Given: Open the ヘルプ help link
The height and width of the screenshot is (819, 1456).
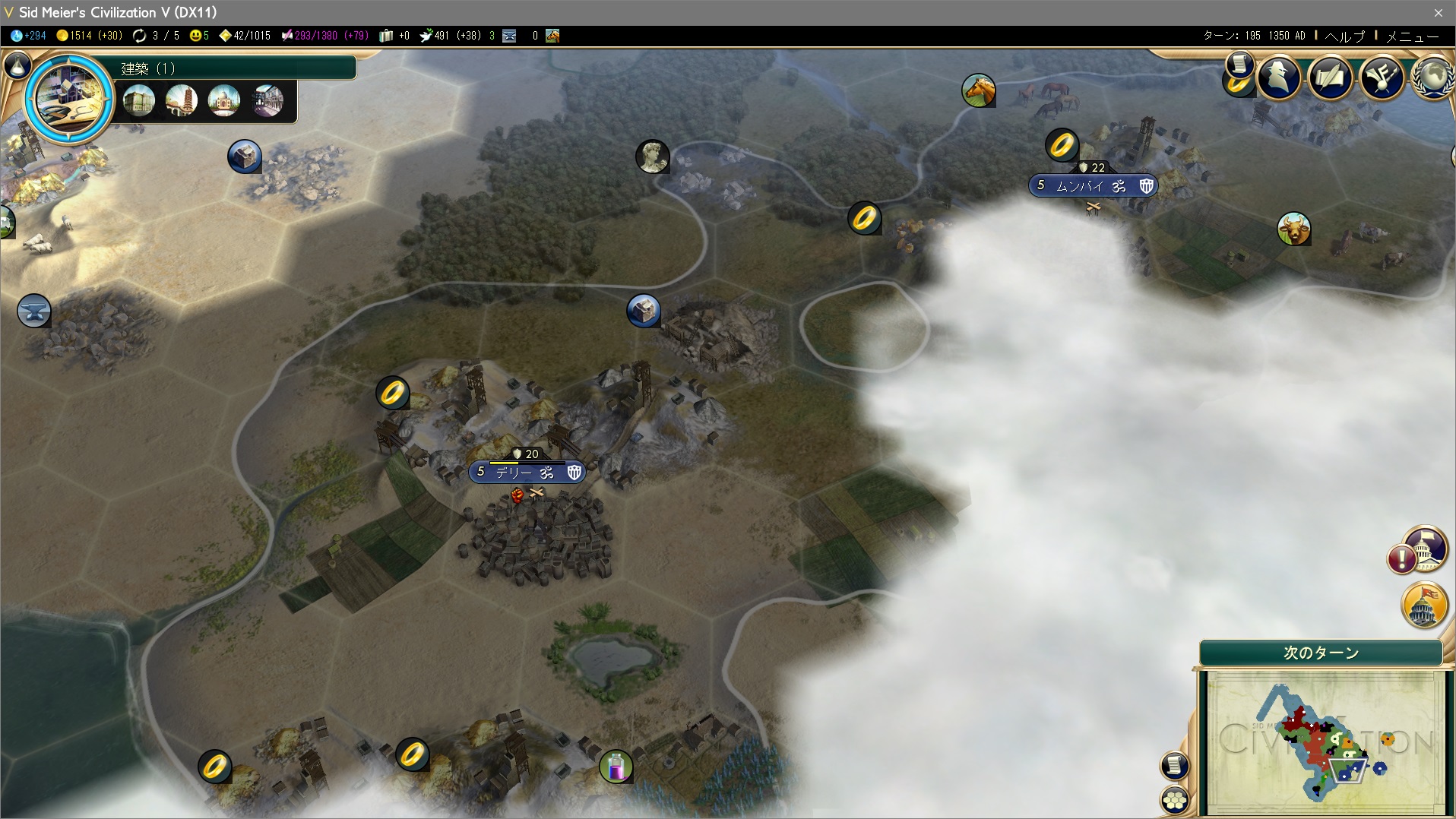Looking at the screenshot, I should pos(1344,36).
